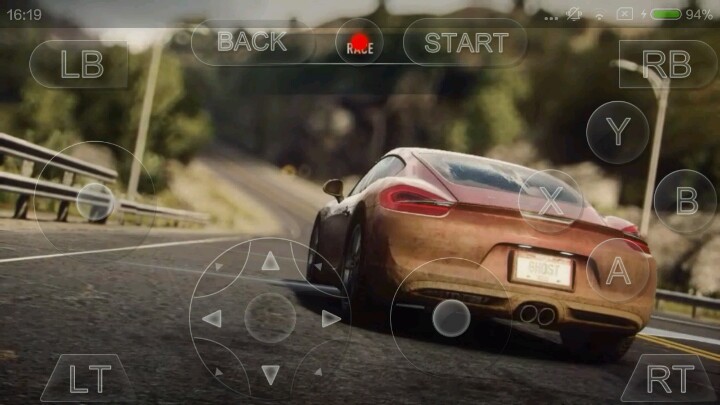Tap the Y face button
Viewport: 720px width, 405px height.
(618, 132)
